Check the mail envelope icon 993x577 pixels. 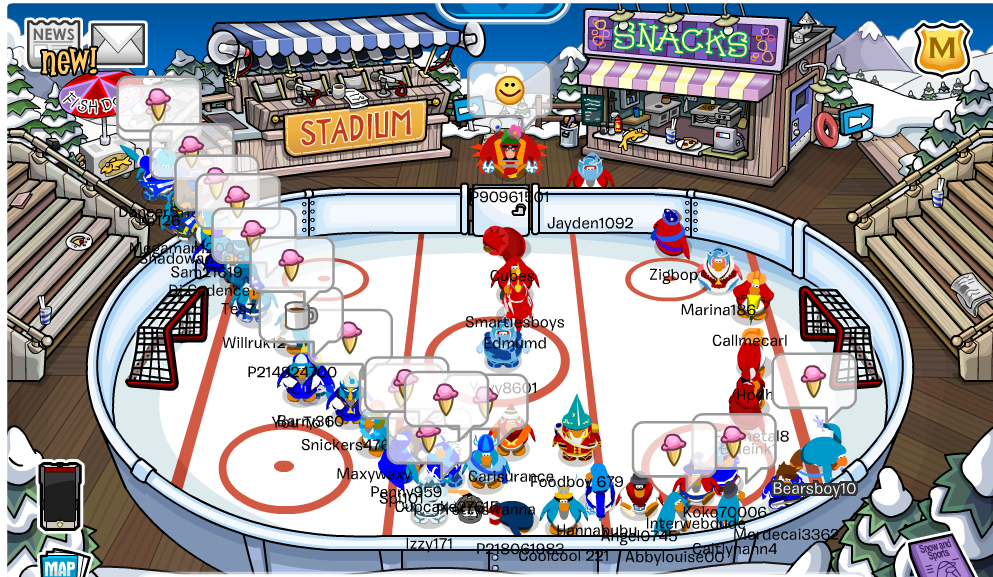(119, 42)
